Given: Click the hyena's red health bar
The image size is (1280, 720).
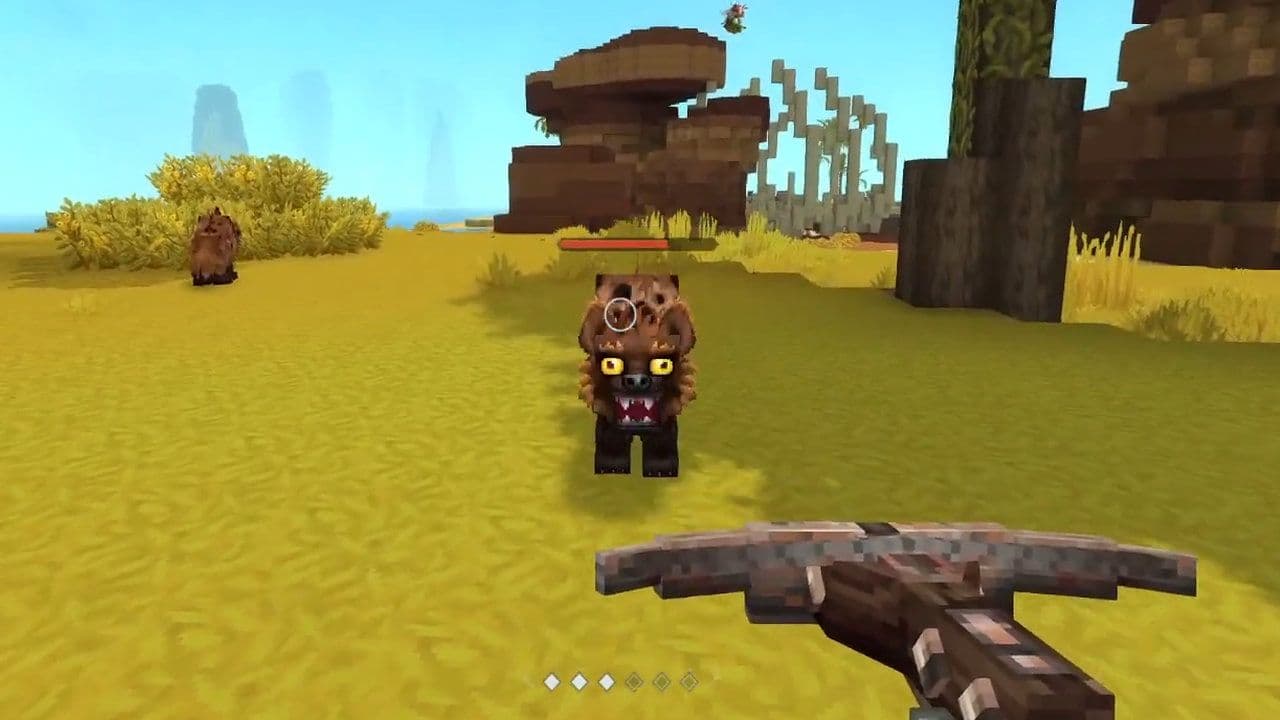Looking at the screenshot, I should (615, 243).
